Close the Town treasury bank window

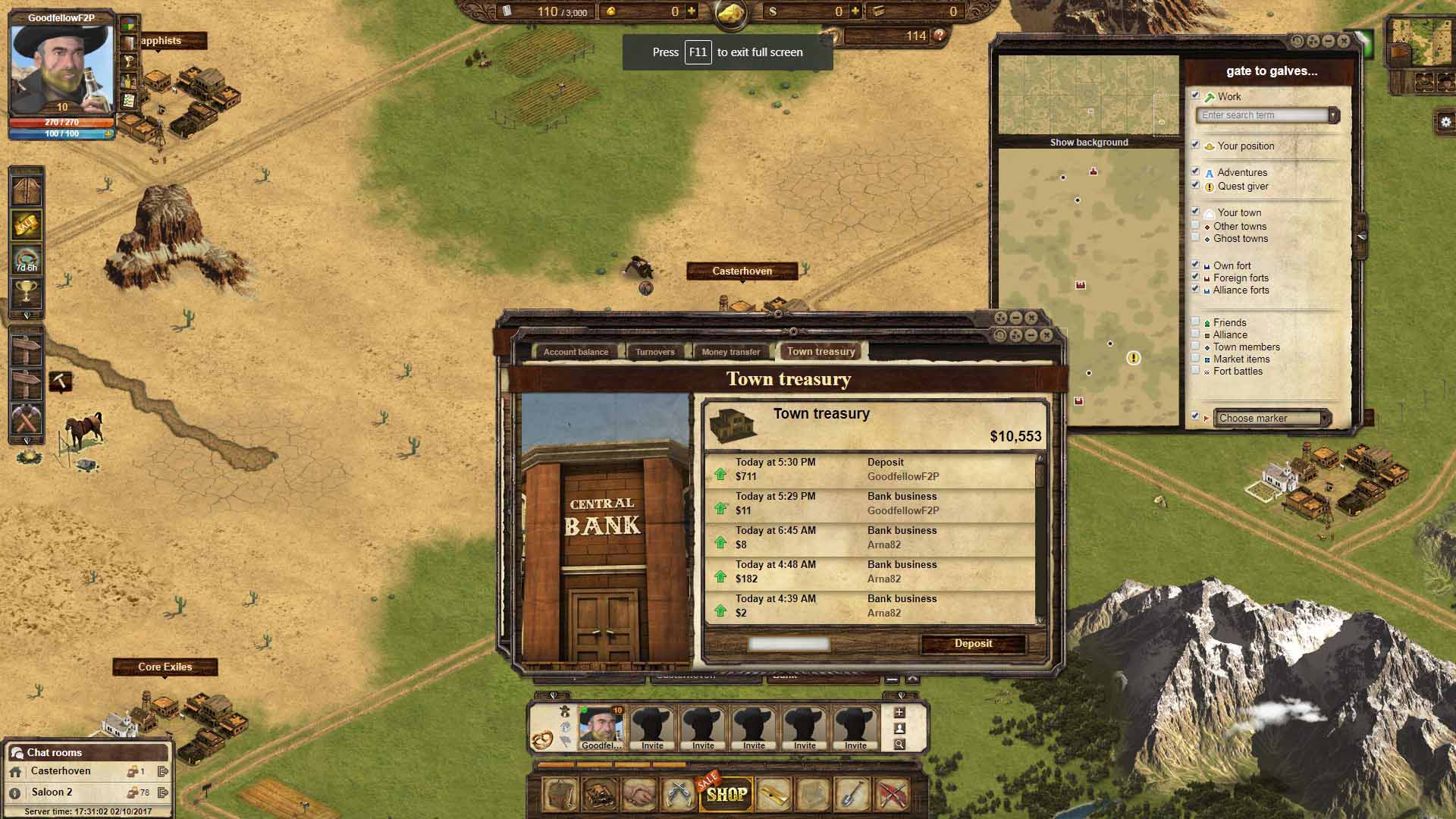[1046, 335]
